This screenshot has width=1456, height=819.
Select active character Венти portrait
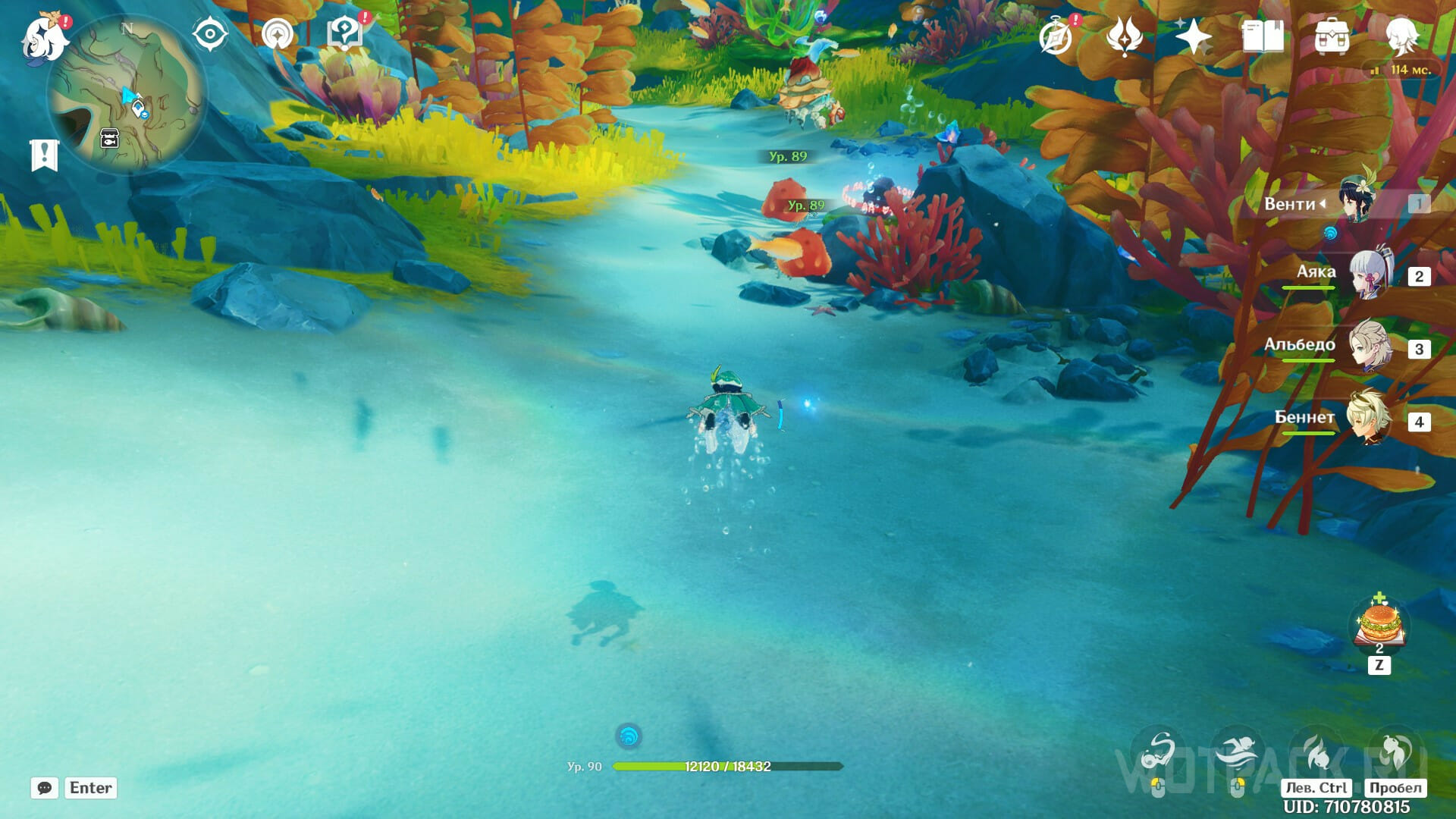coord(1357,202)
